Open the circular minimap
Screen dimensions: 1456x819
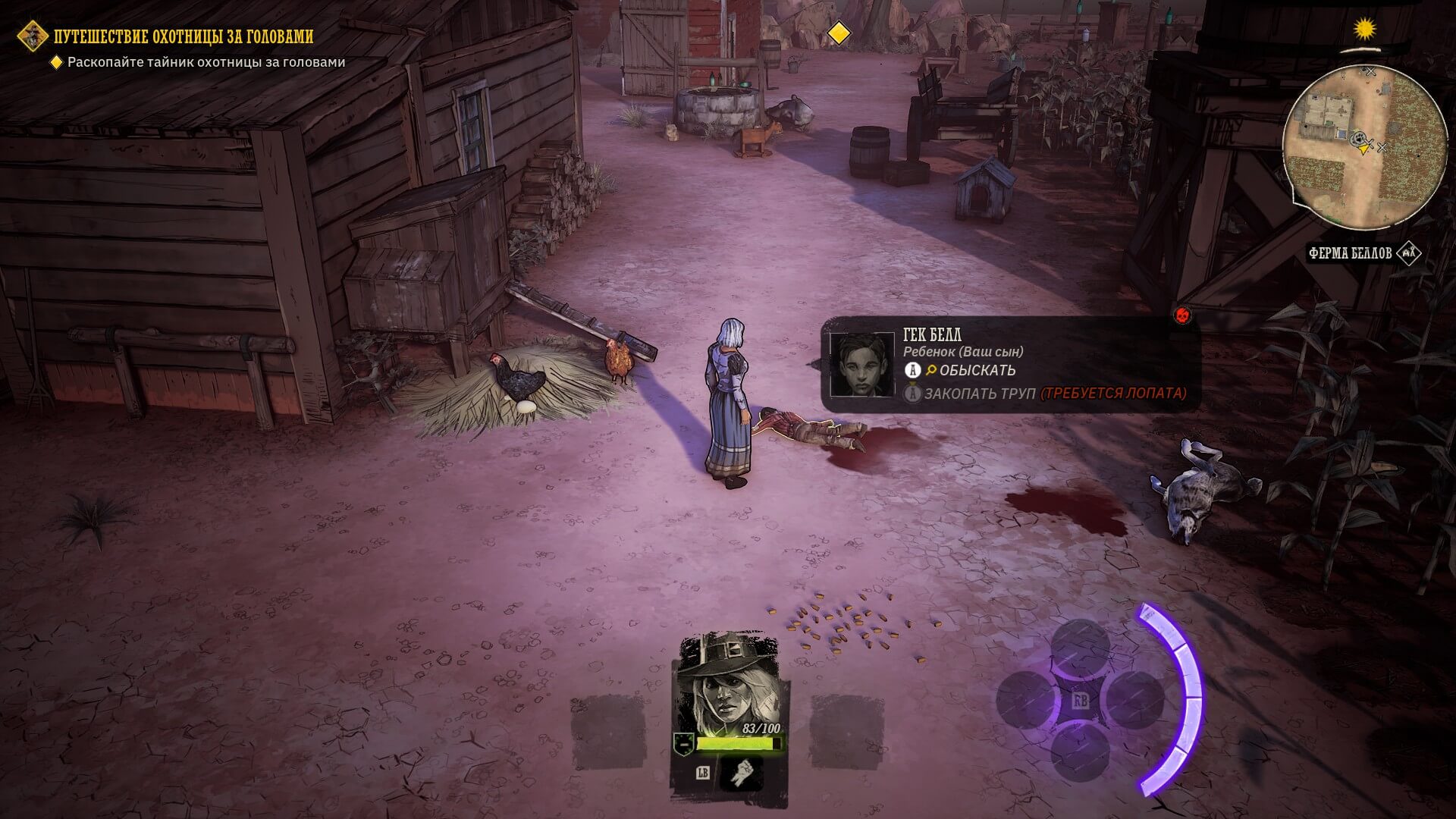[1364, 146]
